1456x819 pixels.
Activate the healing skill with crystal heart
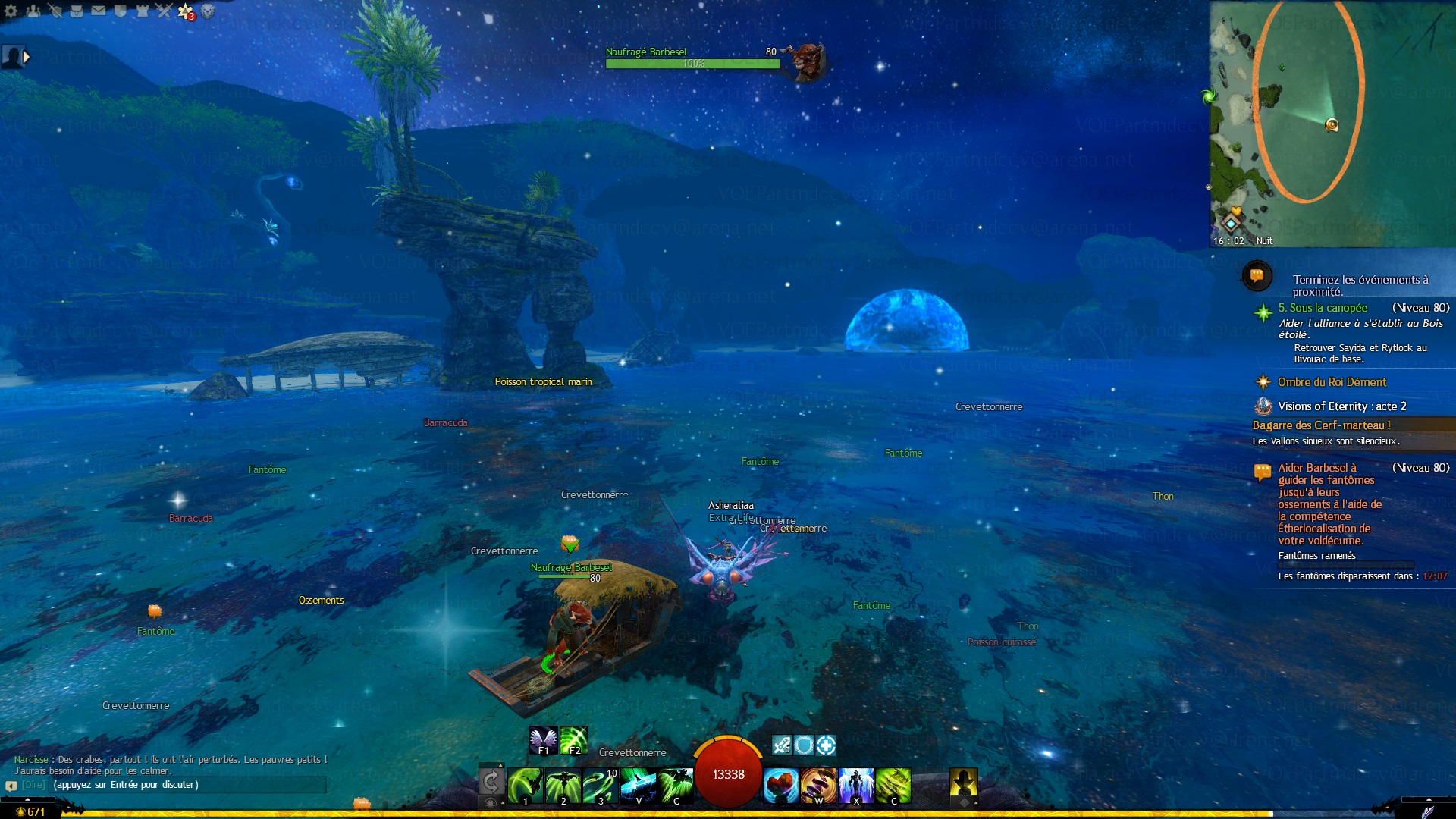tap(780, 785)
